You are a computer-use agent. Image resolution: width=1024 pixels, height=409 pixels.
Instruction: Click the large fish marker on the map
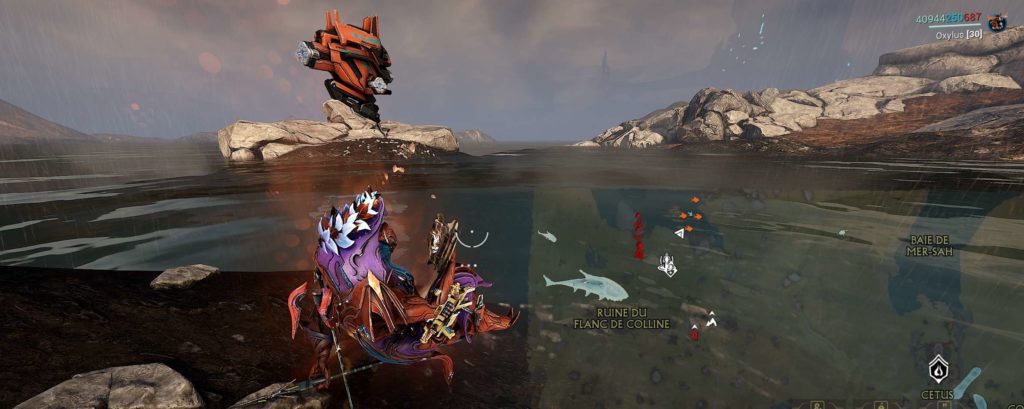click(585, 286)
